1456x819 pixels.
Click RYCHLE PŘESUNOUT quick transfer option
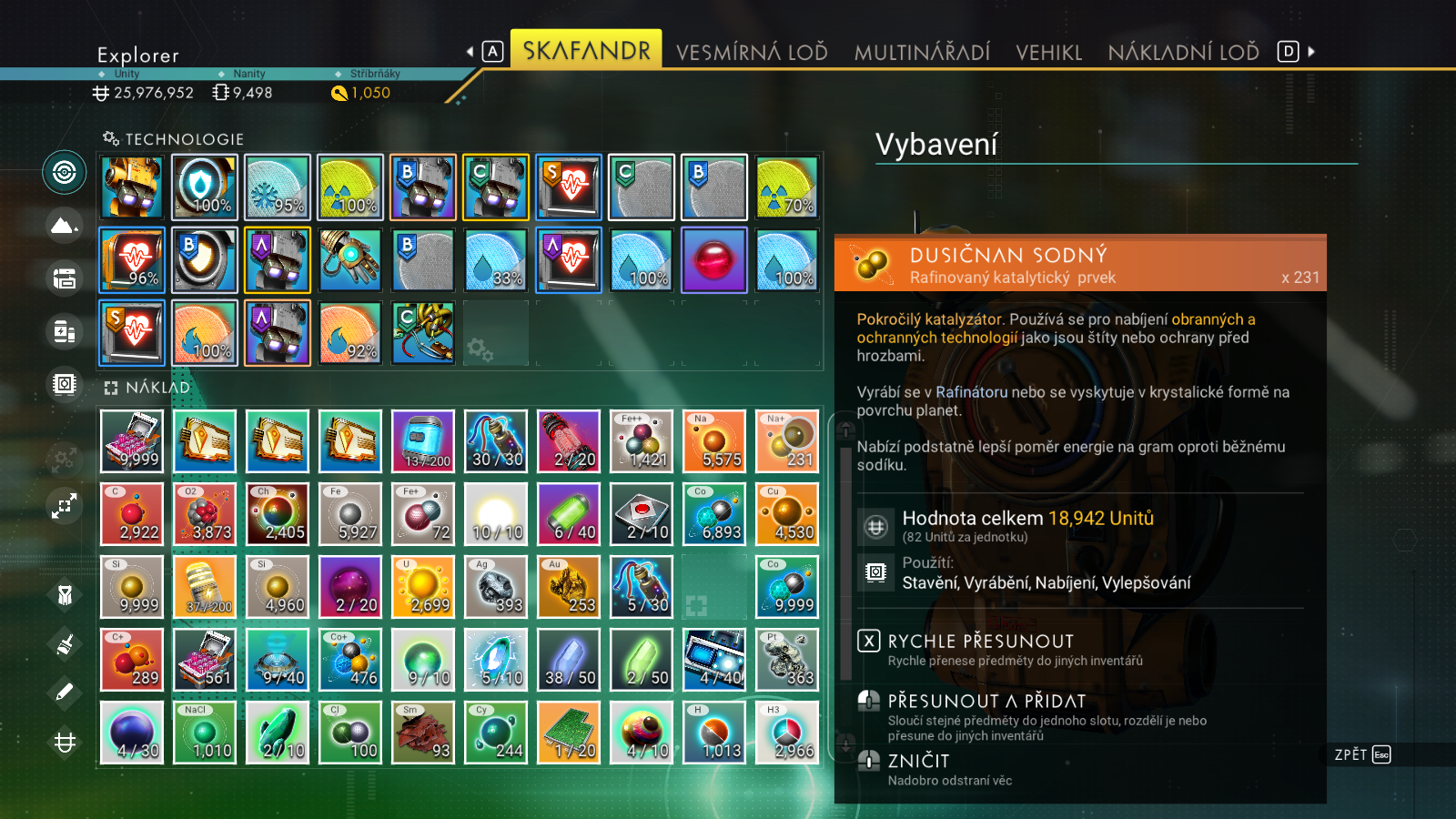980,642
